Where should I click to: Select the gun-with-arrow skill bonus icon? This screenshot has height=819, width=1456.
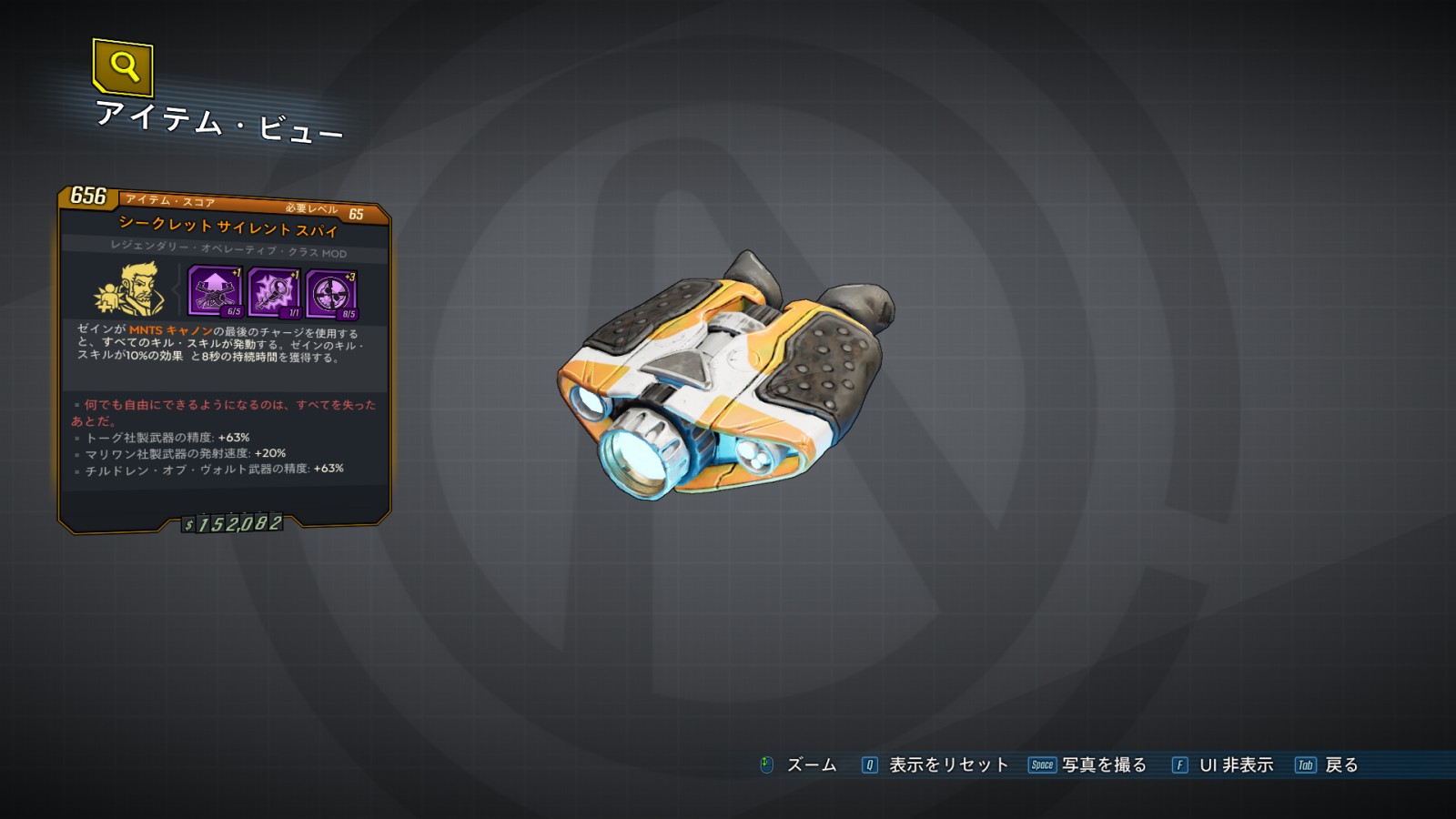(x=215, y=290)
